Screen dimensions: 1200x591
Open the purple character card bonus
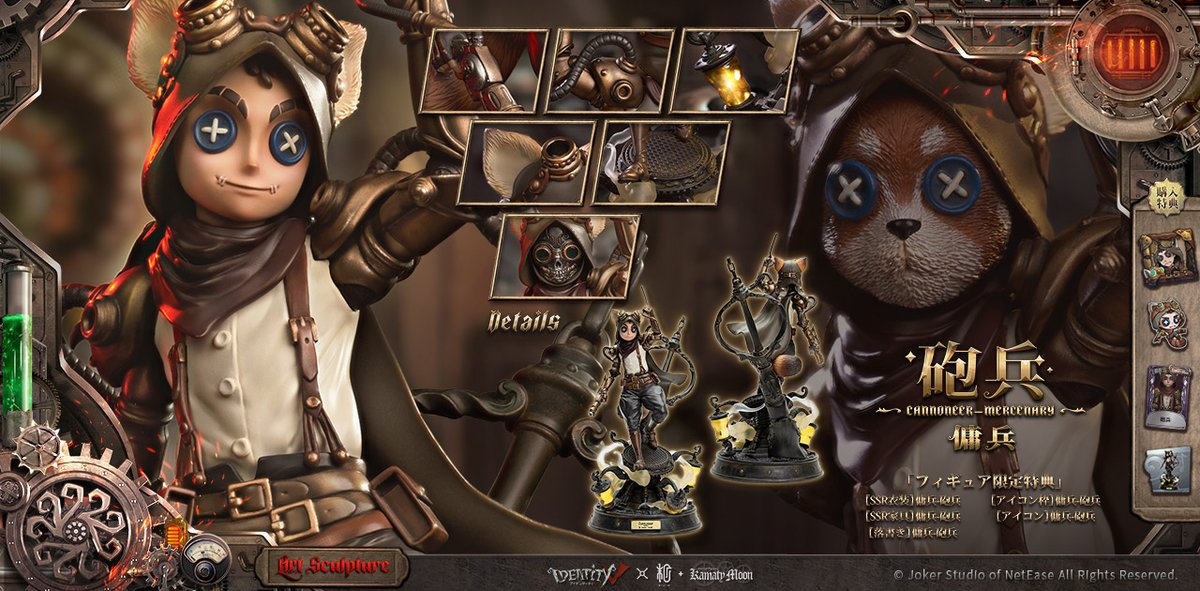pos(1167,395)
